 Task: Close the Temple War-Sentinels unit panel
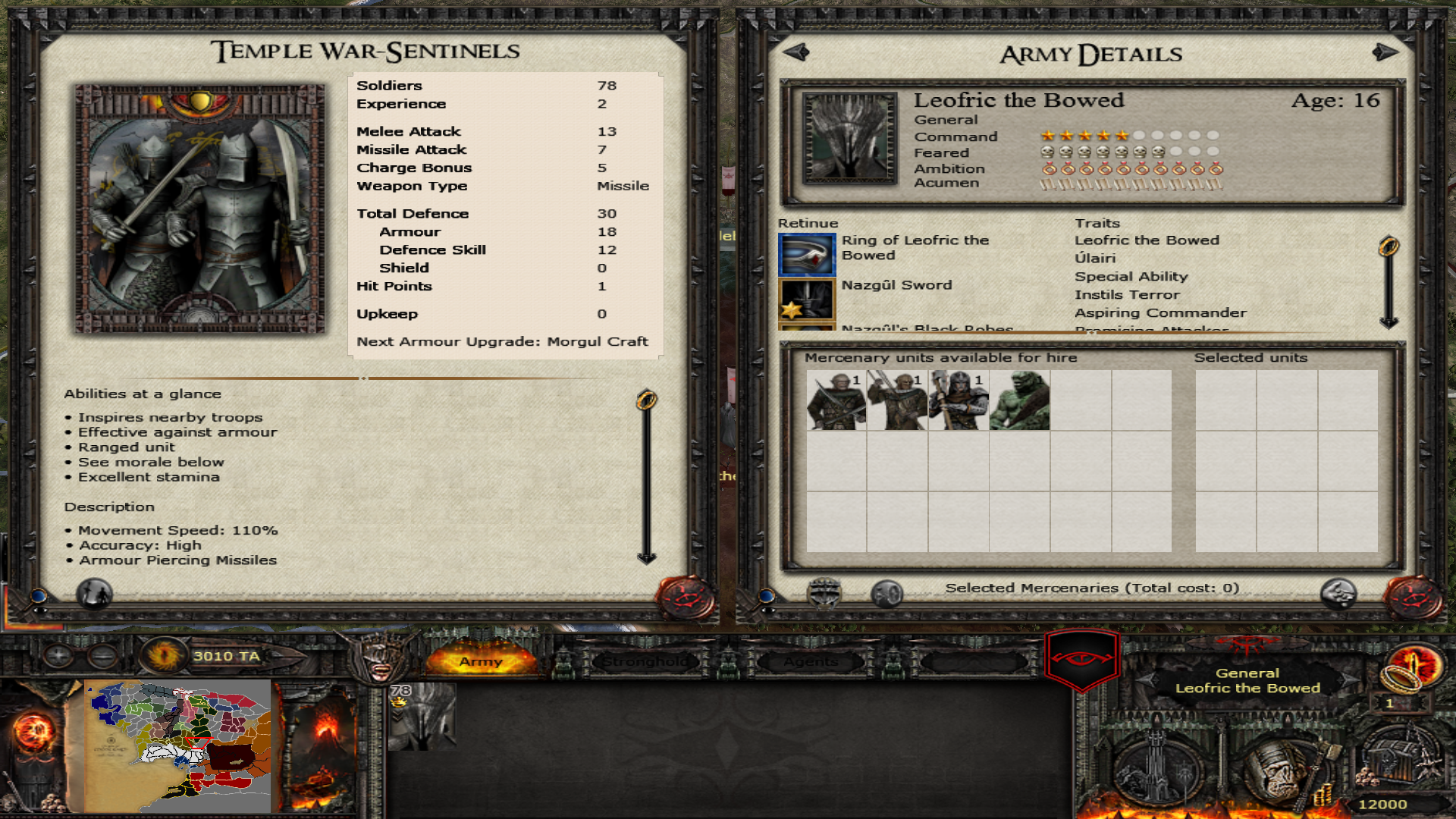(686, 598)
